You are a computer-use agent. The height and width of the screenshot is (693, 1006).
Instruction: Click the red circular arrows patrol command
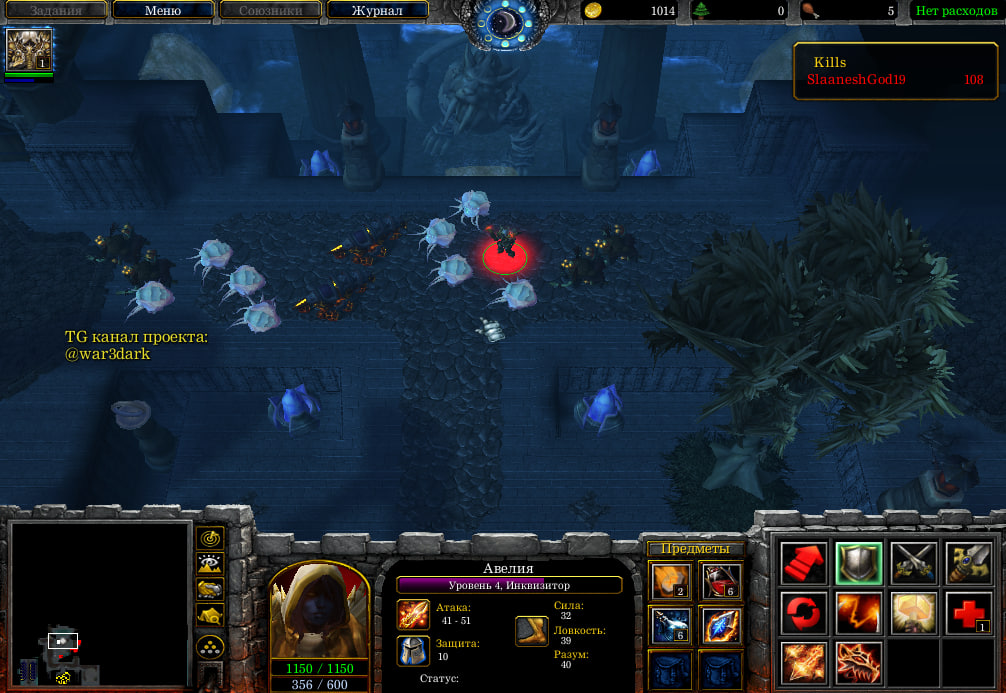(x=804, y=612)
